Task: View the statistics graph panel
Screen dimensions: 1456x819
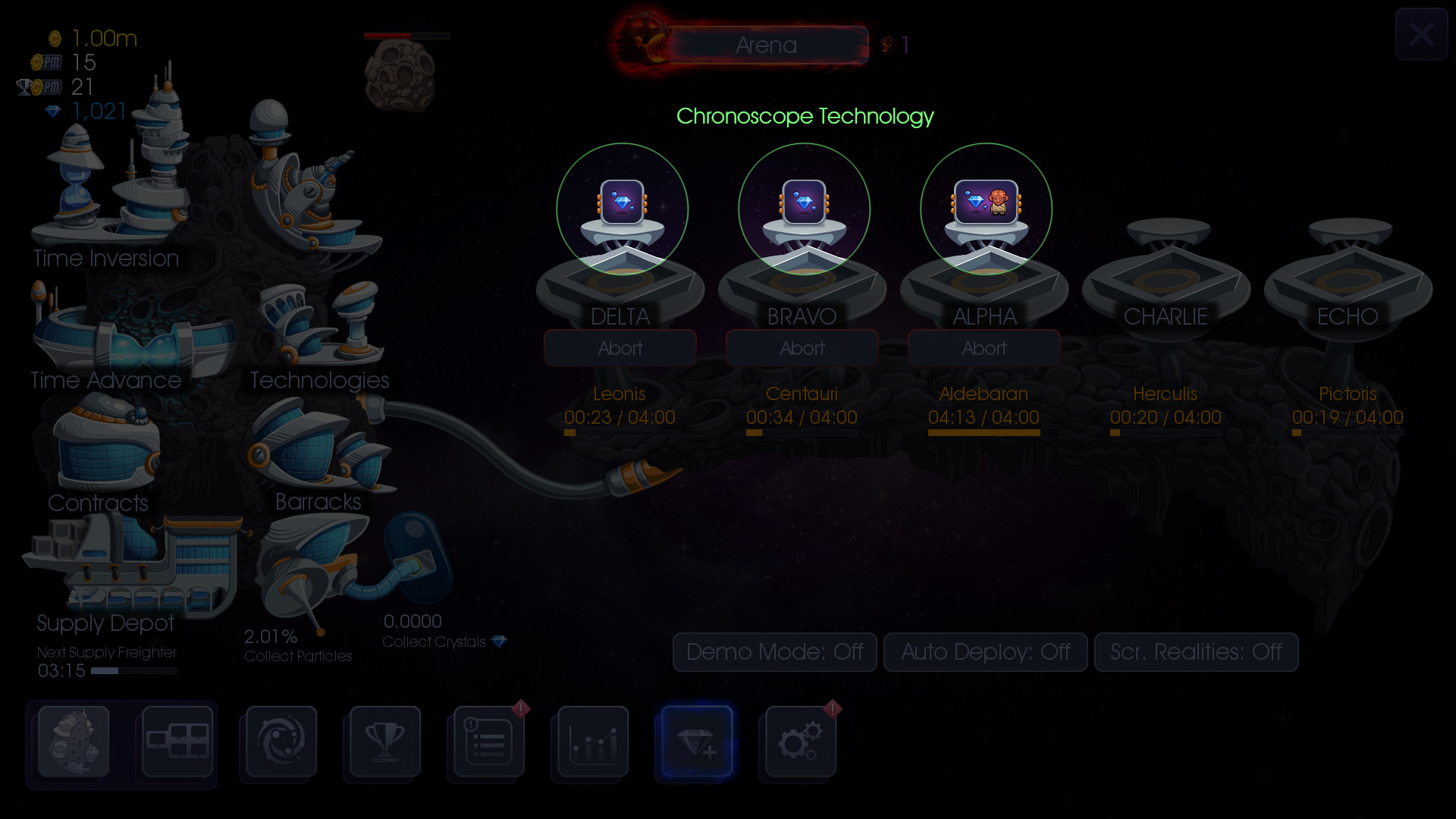Action: [590, 743]
